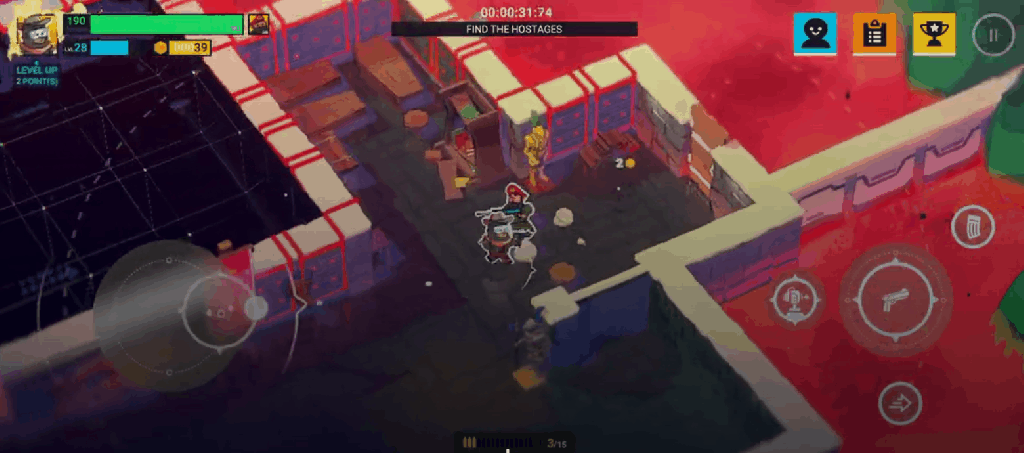Activate the dash arrow button

pos(899,404)
